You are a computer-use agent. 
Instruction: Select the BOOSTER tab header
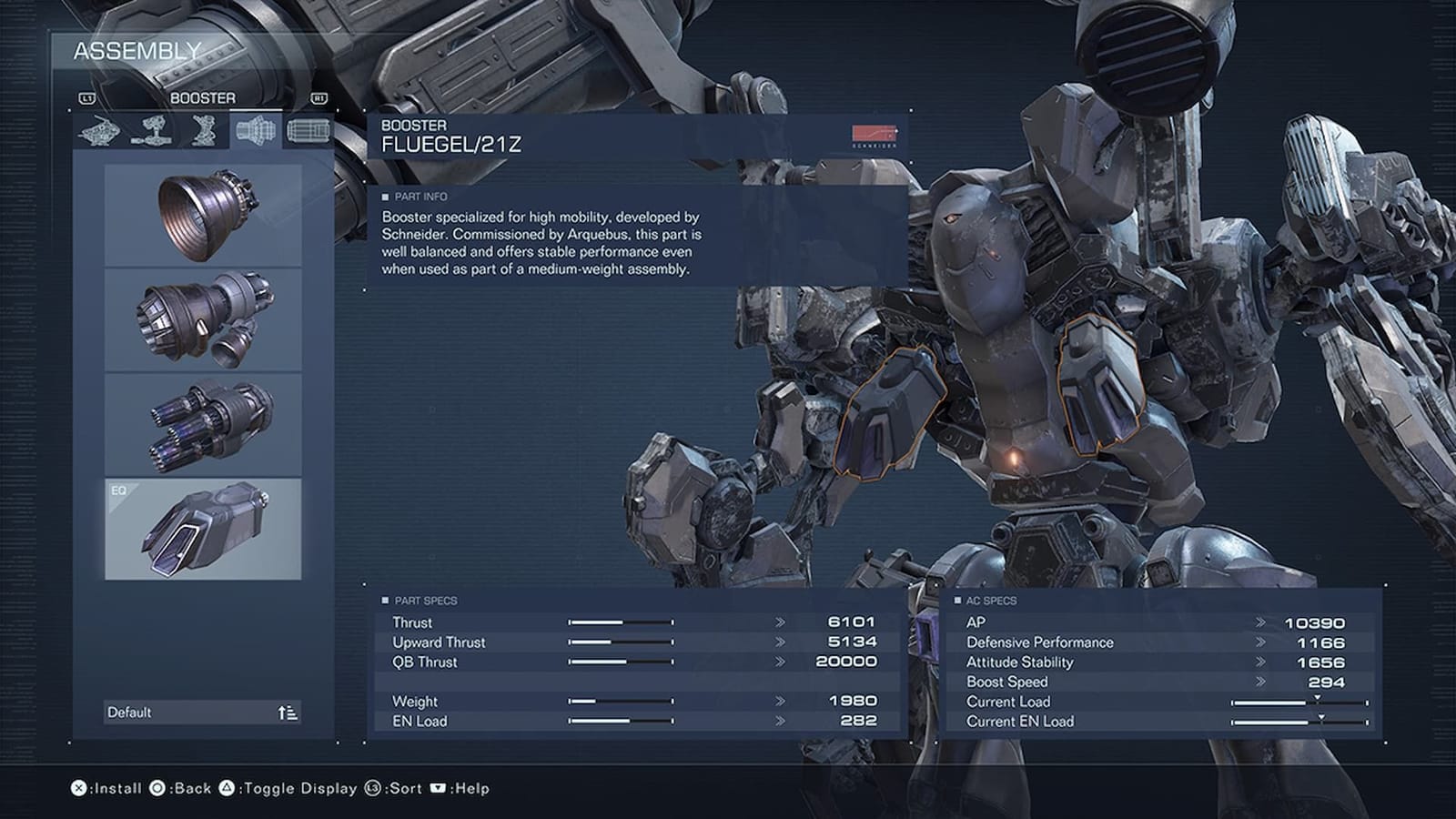point(202,98)
